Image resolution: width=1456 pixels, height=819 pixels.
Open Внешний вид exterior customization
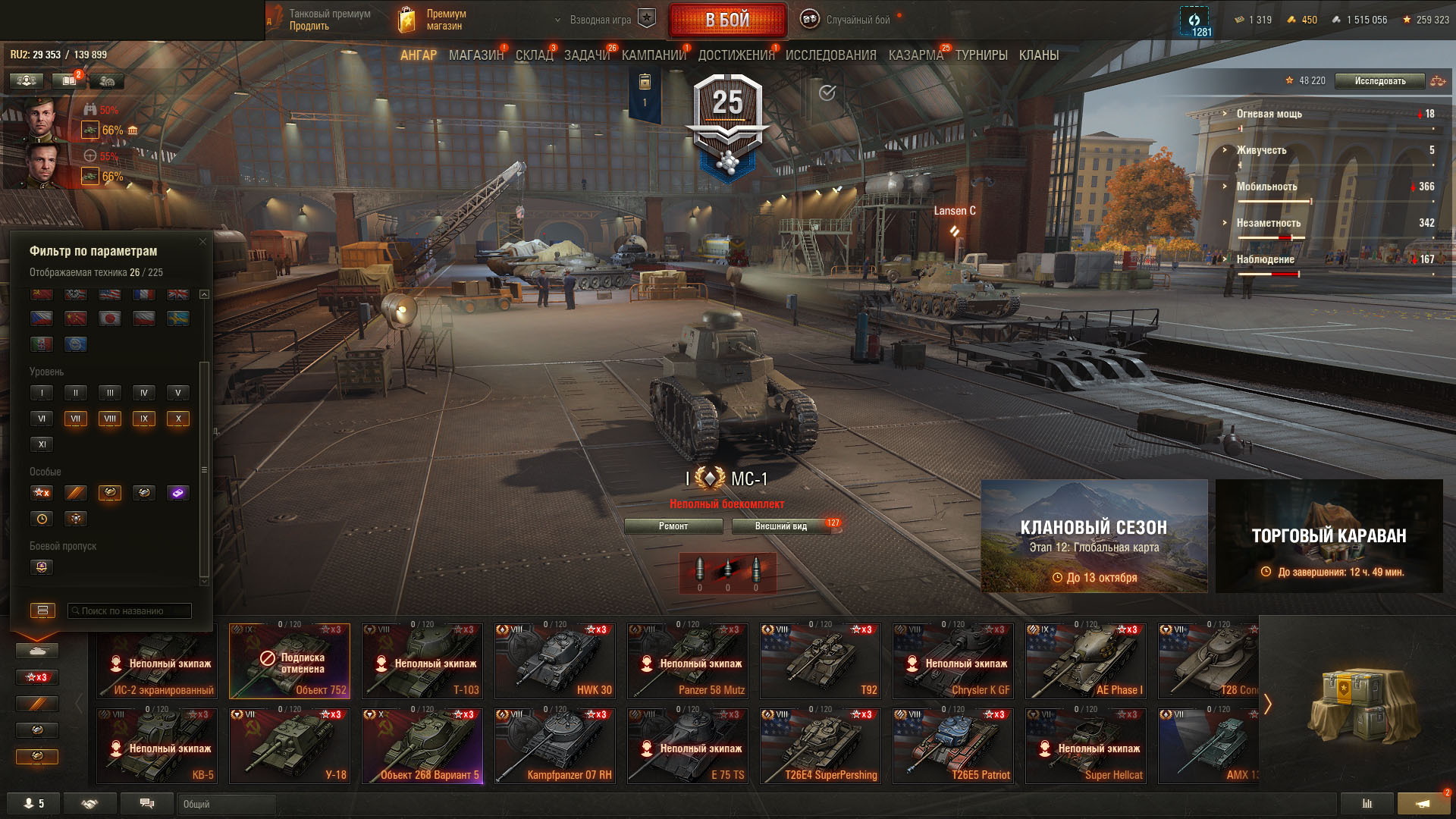pos(781,526)
